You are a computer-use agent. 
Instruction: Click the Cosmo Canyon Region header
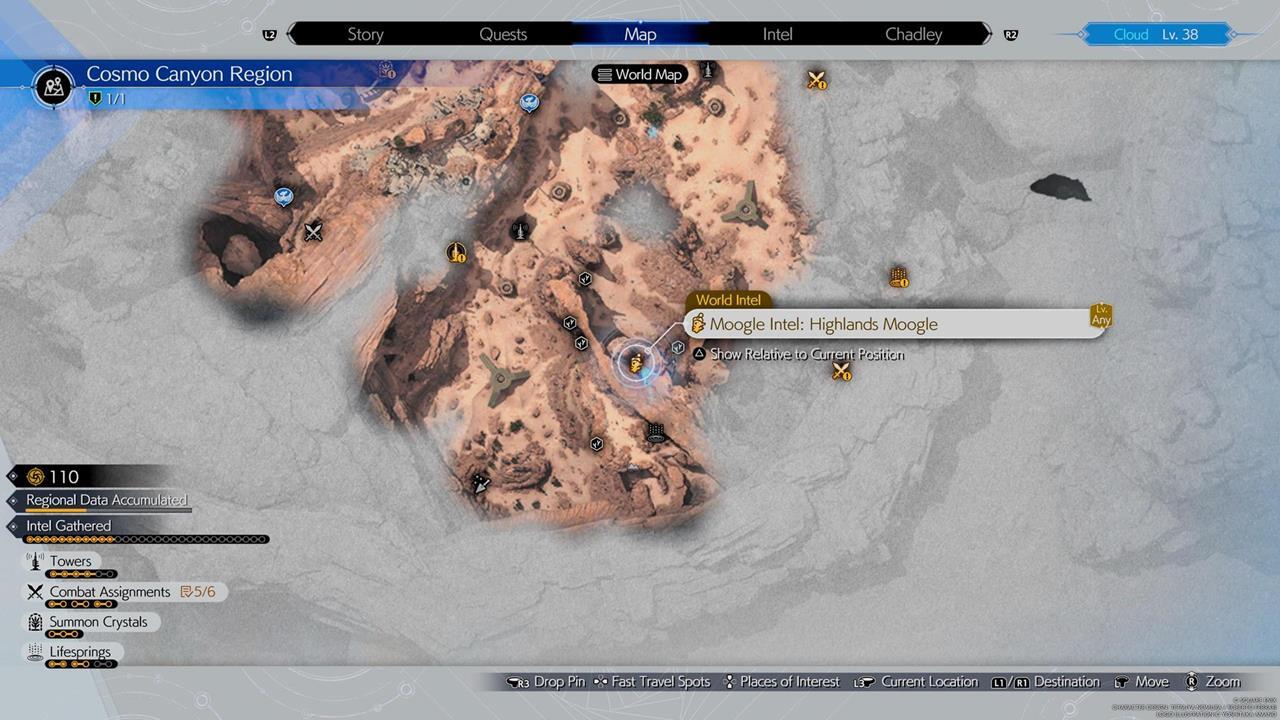pyautogui.click(x=189, y=74)
